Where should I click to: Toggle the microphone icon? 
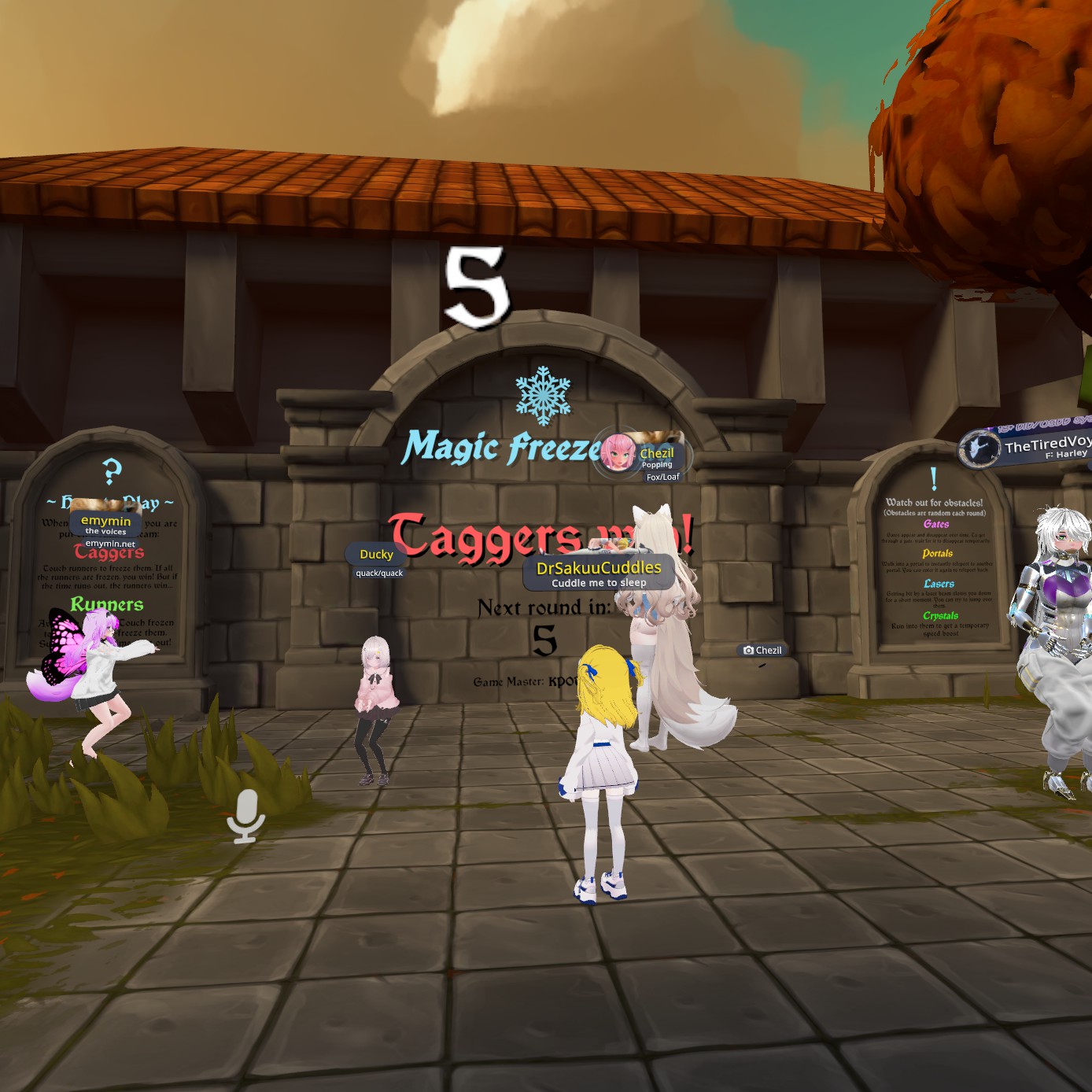(x=246, y=815)
